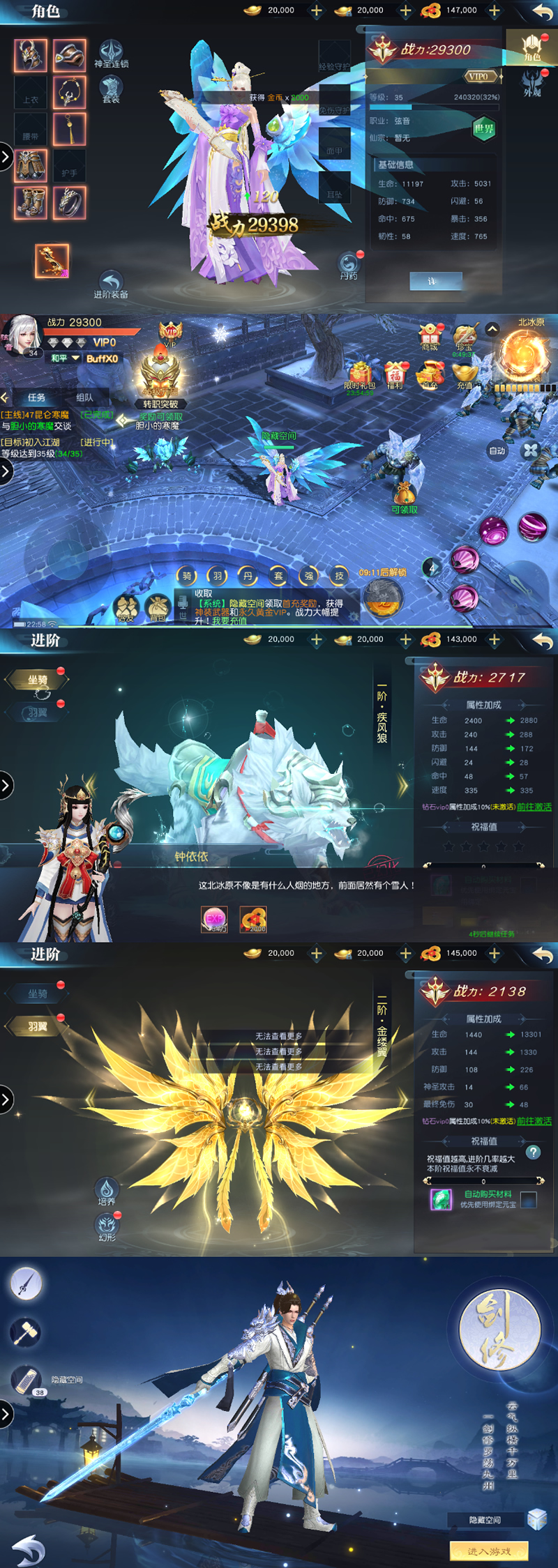Click the 进入游戏 button to enter the game

click(x=489, y=1551)
